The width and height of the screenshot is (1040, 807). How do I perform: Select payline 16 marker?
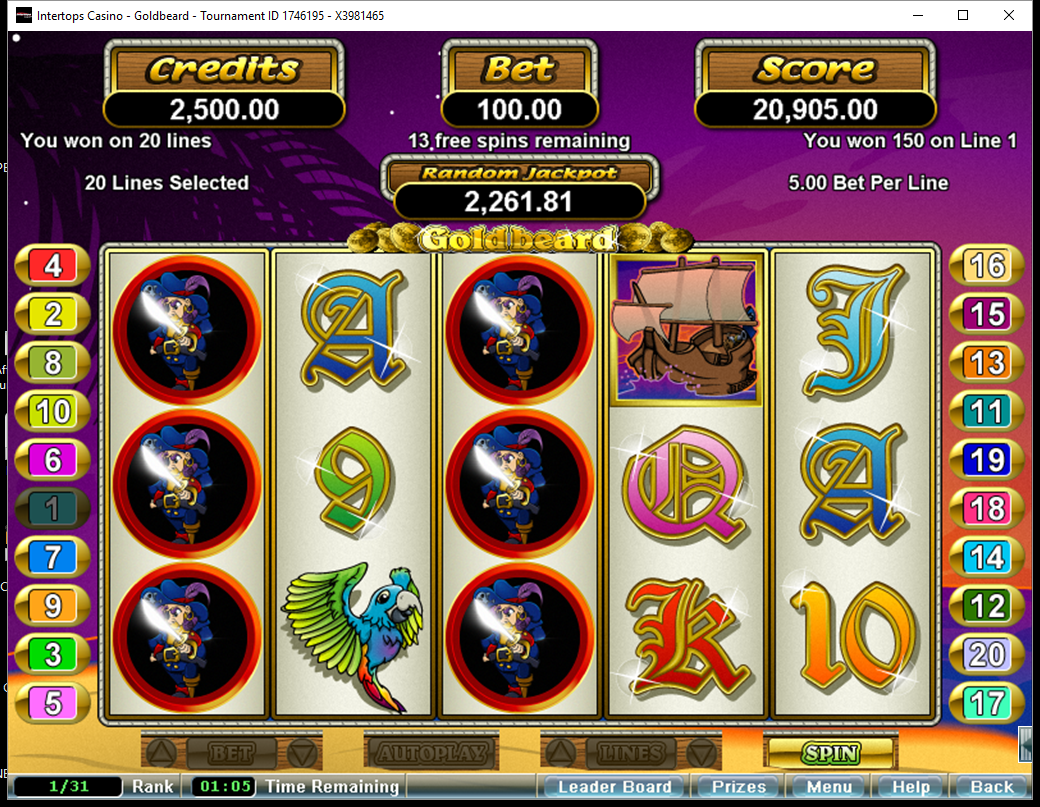987,266
